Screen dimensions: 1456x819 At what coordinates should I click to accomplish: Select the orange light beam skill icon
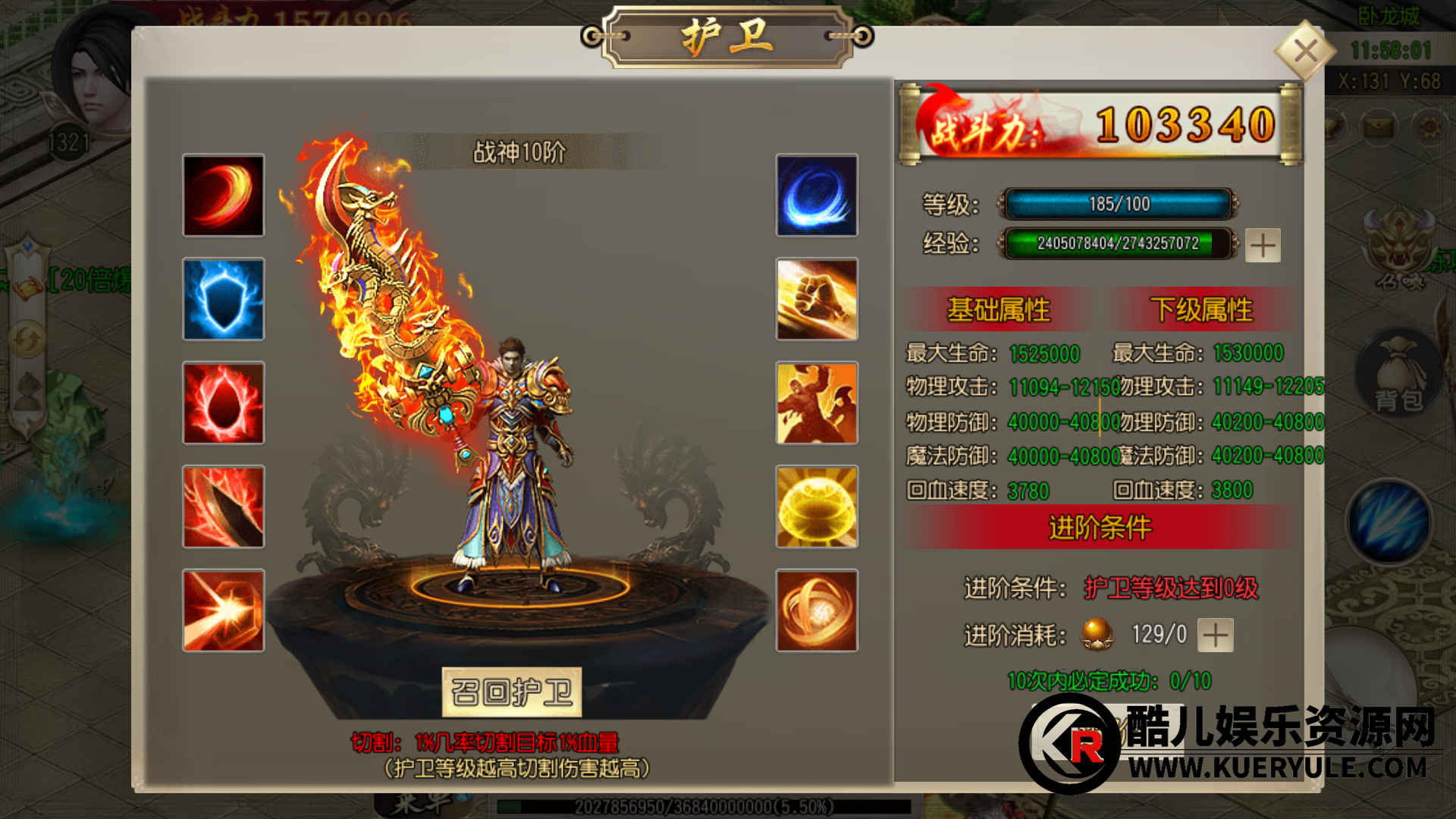click(224, 610)
